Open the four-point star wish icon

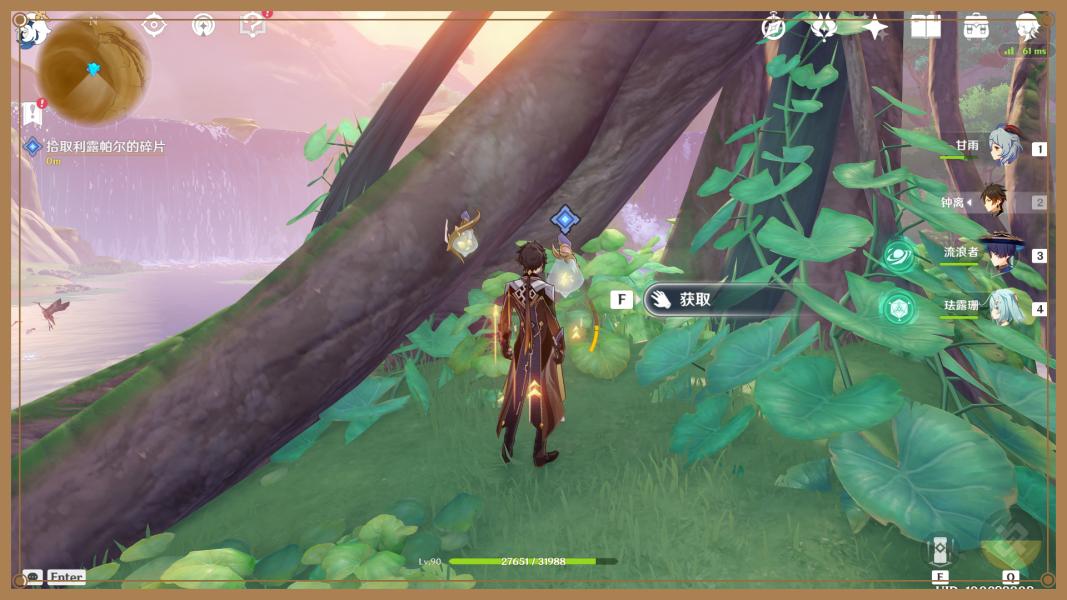[x=875, y=27]
